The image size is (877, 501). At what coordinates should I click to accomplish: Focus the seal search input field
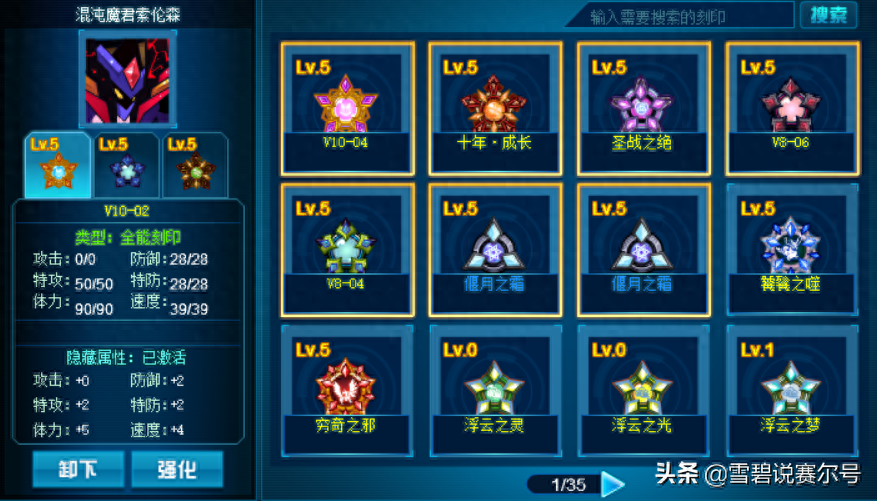tap(680, 16)
